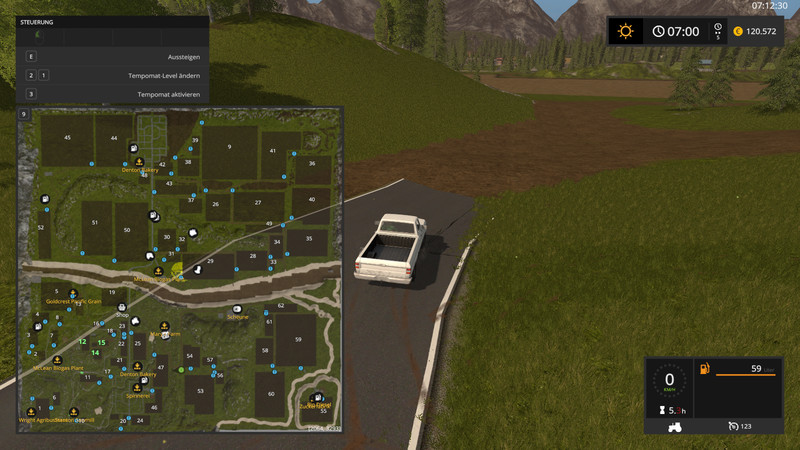Select field 59 on the map
800x450 pixels.
coord(297,340)
